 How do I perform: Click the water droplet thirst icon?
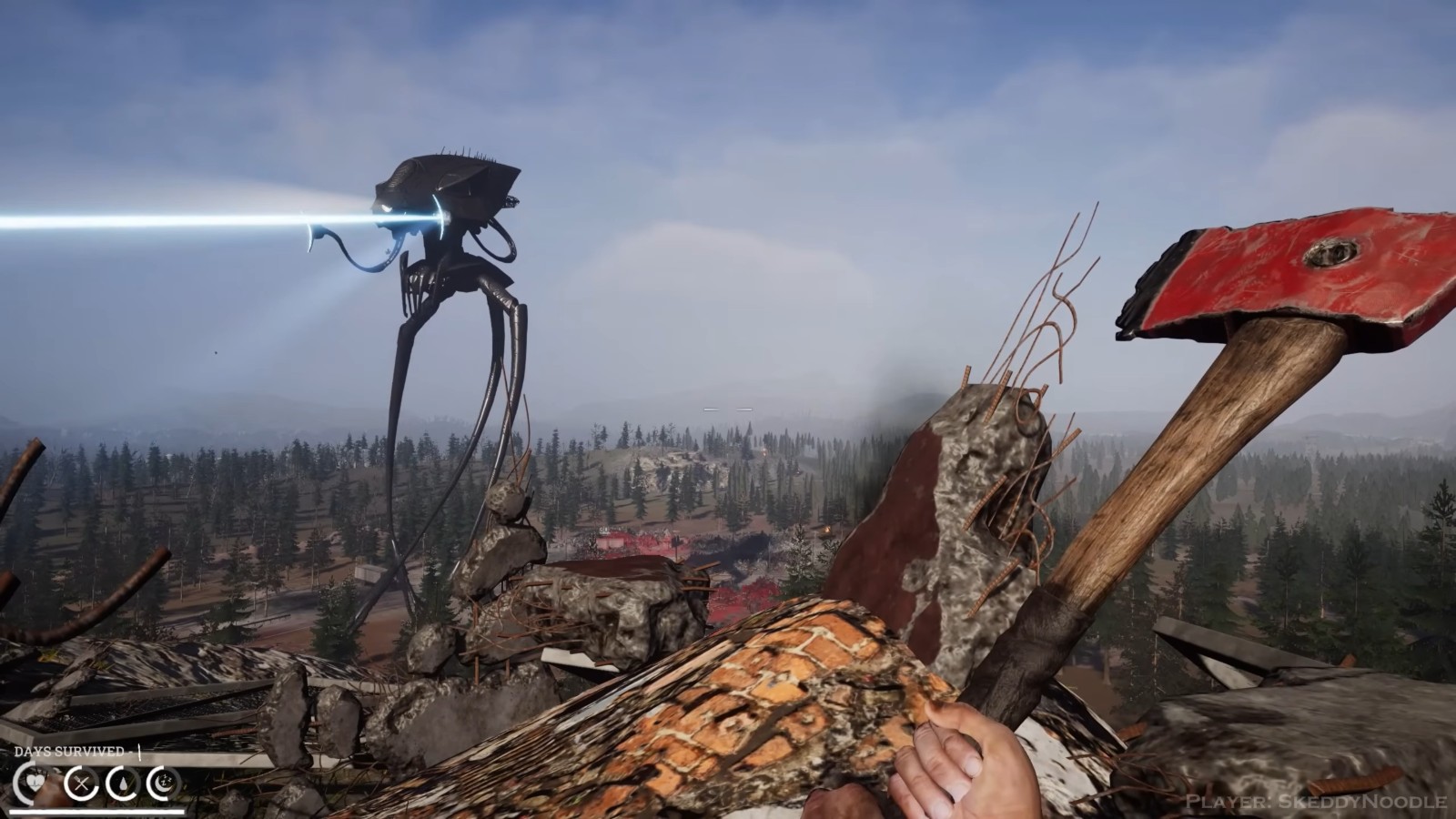(123, 782)
